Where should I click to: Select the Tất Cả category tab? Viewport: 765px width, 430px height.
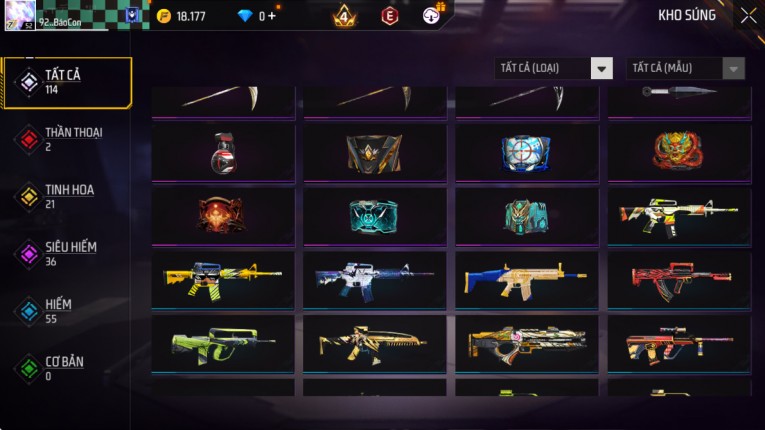pos(67,82)
